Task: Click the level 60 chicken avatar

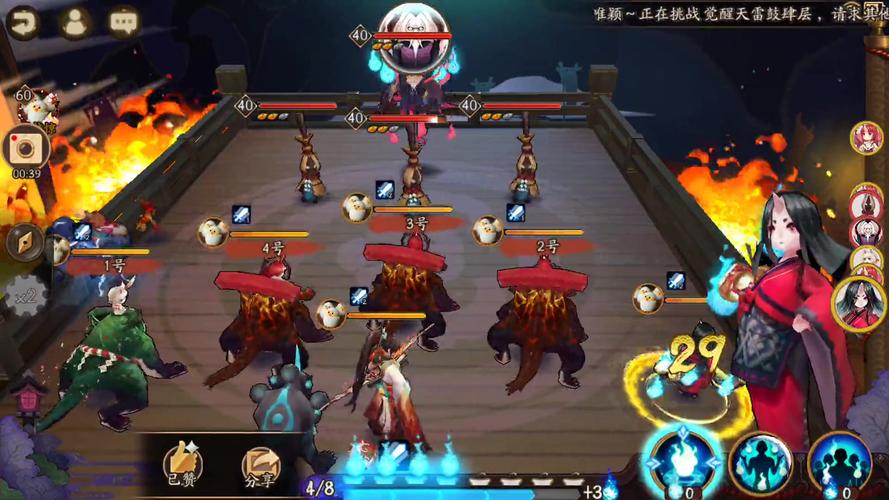Action: click(x=38, y=106)
